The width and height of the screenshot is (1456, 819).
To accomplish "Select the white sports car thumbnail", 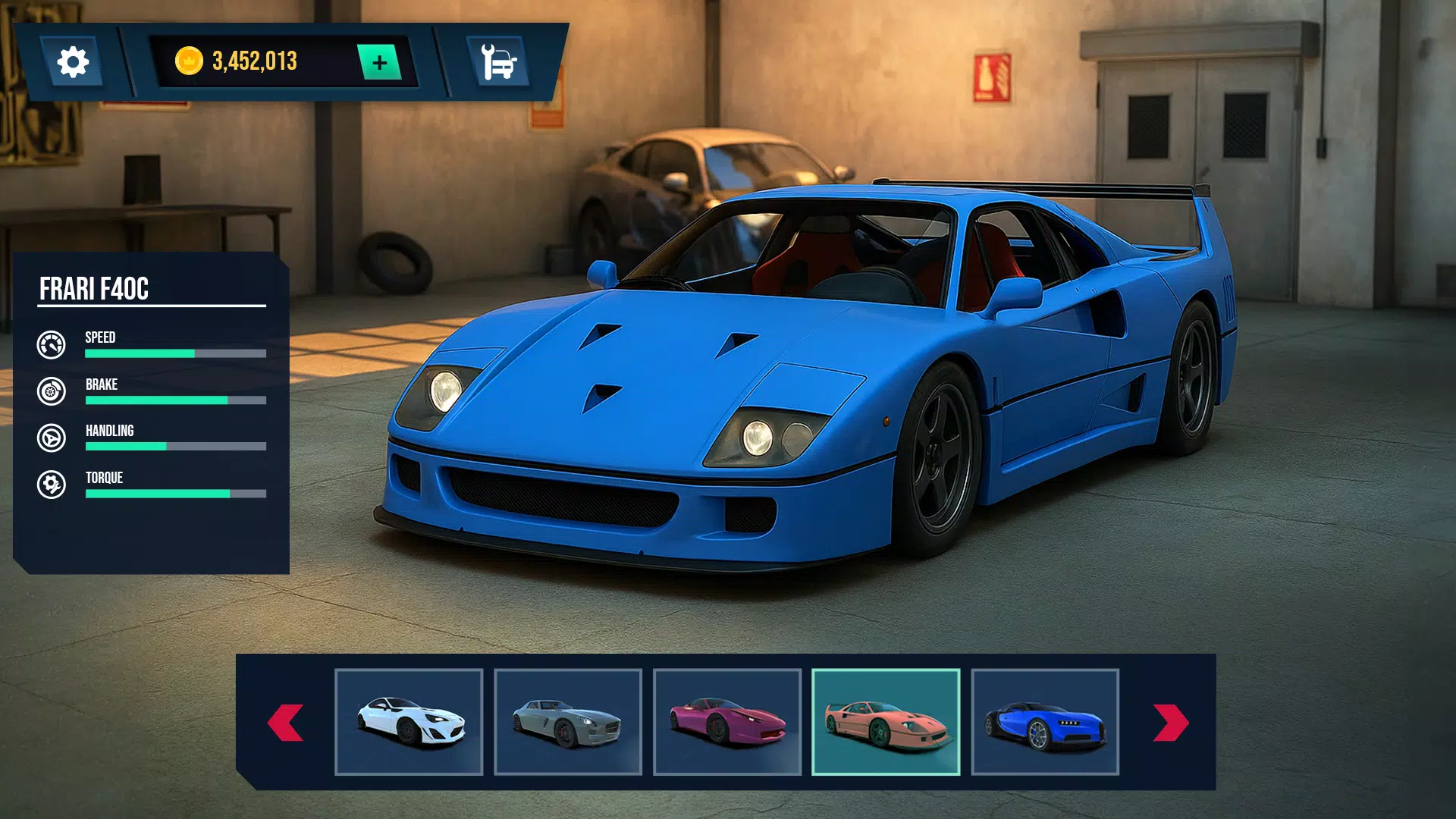I will pos(409,722).
